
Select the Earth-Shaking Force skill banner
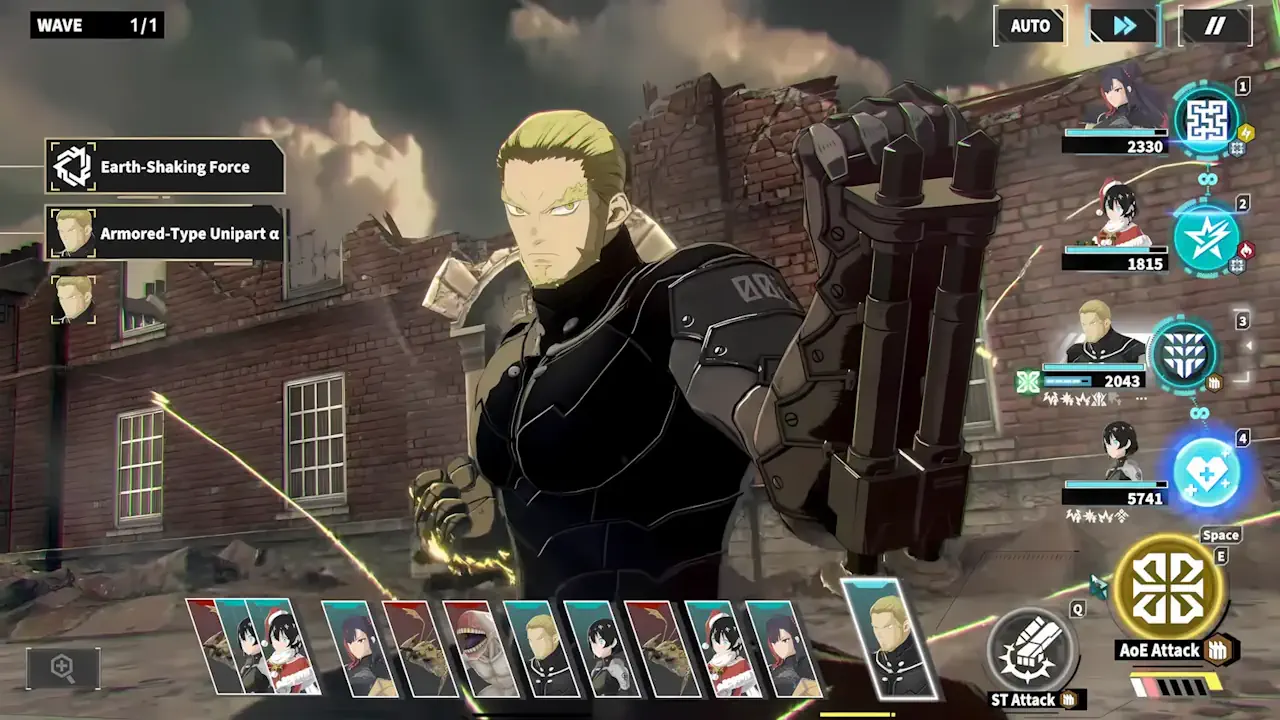pyautogui.click(x=166, y=166)
